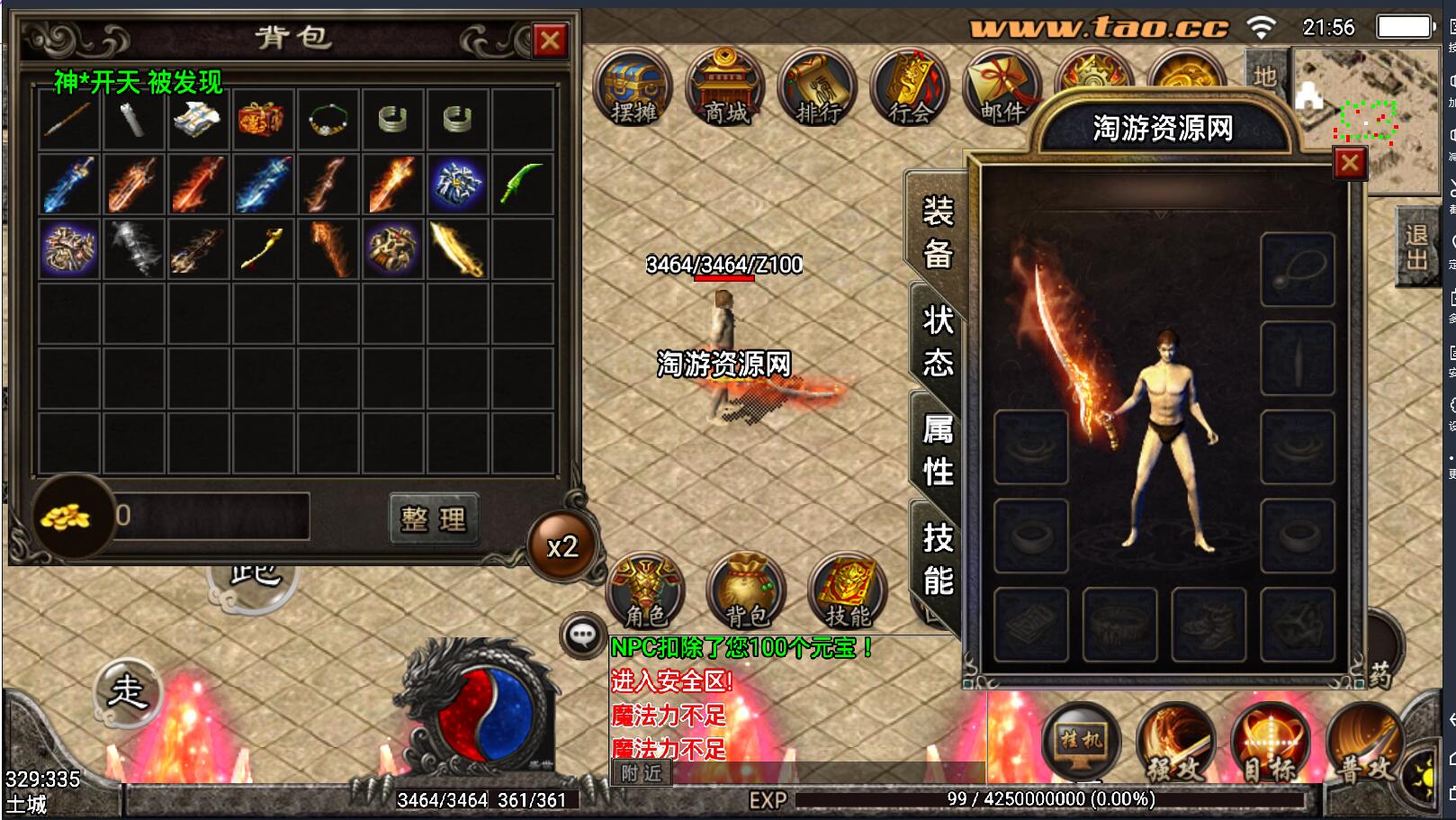View the 排行 rankings
Image resolution: width=1456 pixels, height=820 pixels.
(x=817, y=89)
